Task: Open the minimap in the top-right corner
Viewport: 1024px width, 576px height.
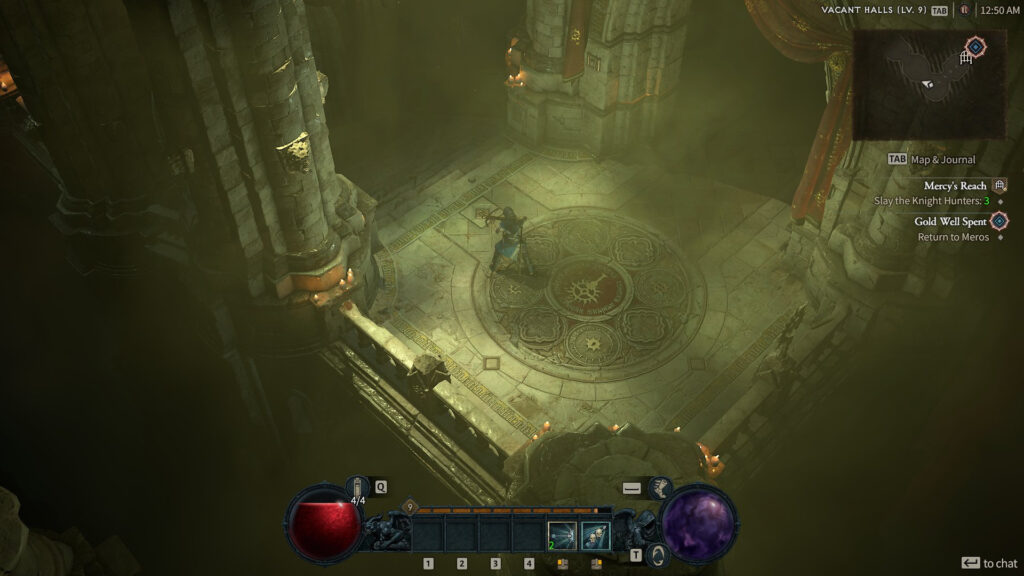Action: pos(928,84)
